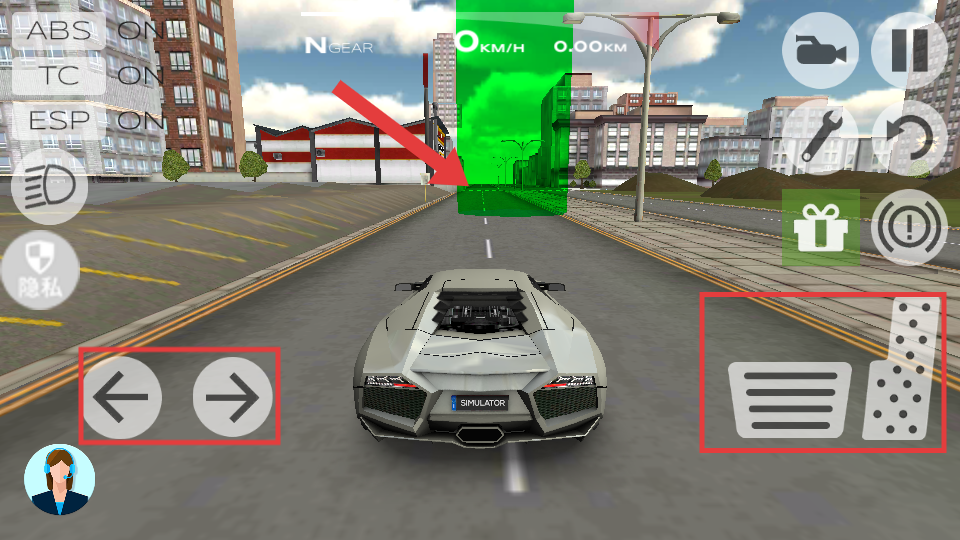Tap the accelerator gas pedal
Image resolution: width=960 pixels, height=540 pixels.
(904, 374)
